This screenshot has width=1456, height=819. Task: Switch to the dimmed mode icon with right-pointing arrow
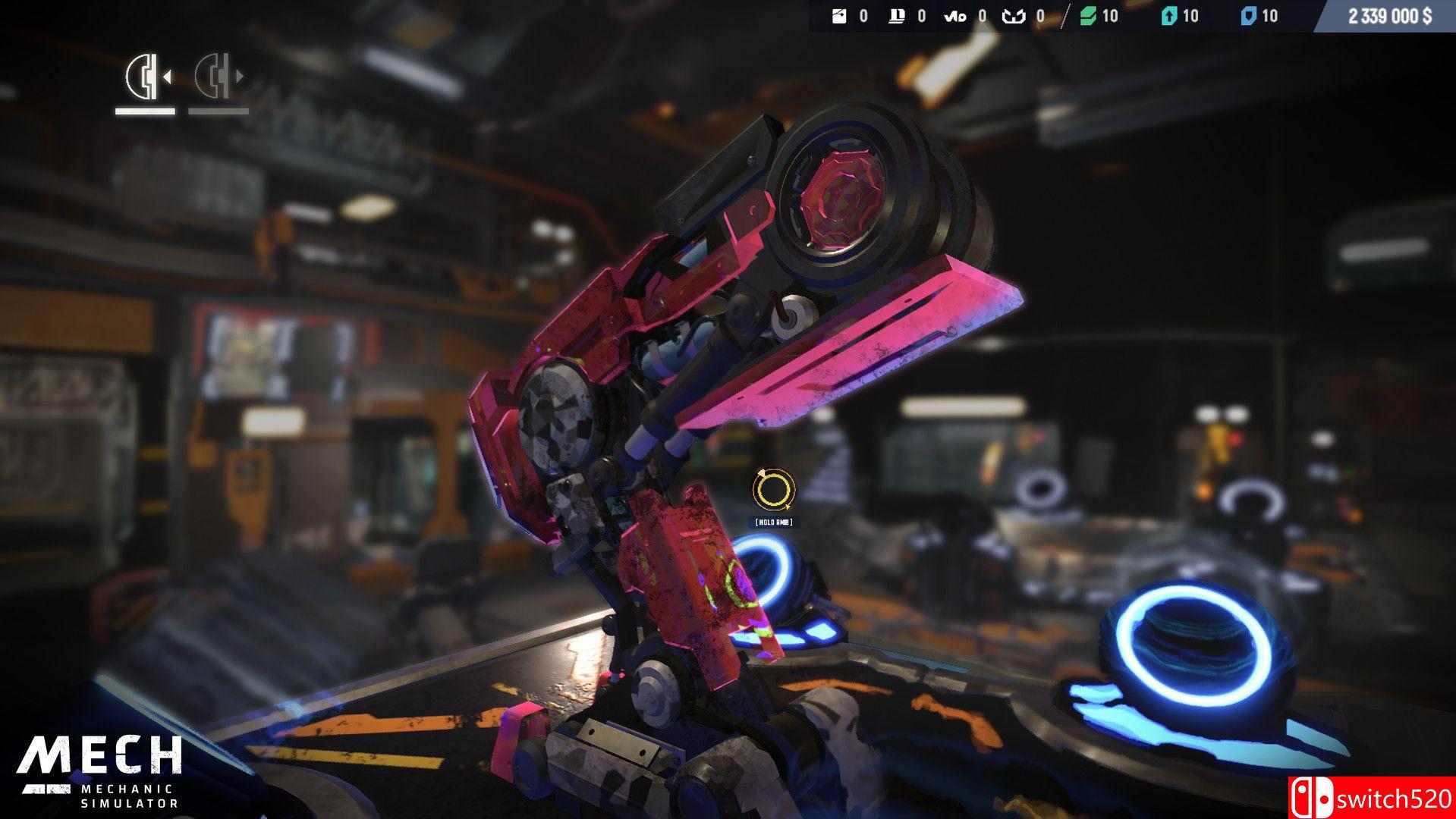[x=218, y=77]
